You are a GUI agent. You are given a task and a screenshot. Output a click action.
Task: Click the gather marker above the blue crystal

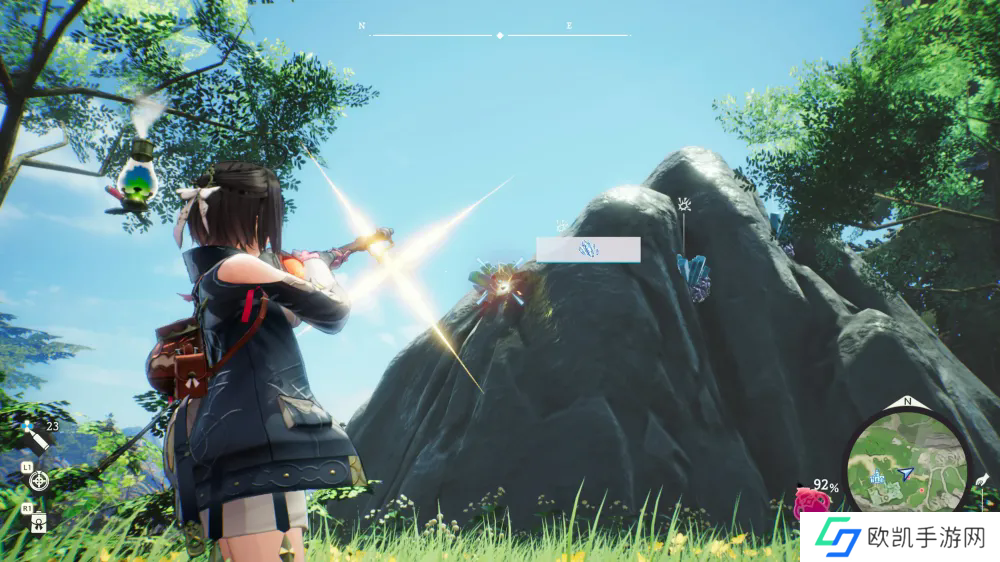[685, 206]
